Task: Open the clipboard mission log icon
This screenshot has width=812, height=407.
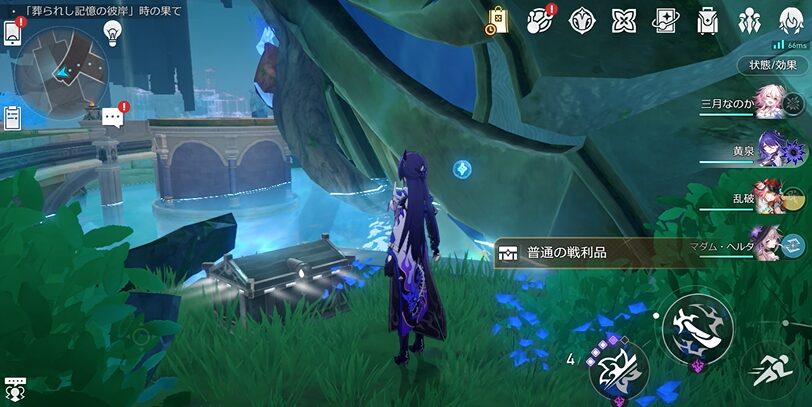Action: click(x=12, y=117)
